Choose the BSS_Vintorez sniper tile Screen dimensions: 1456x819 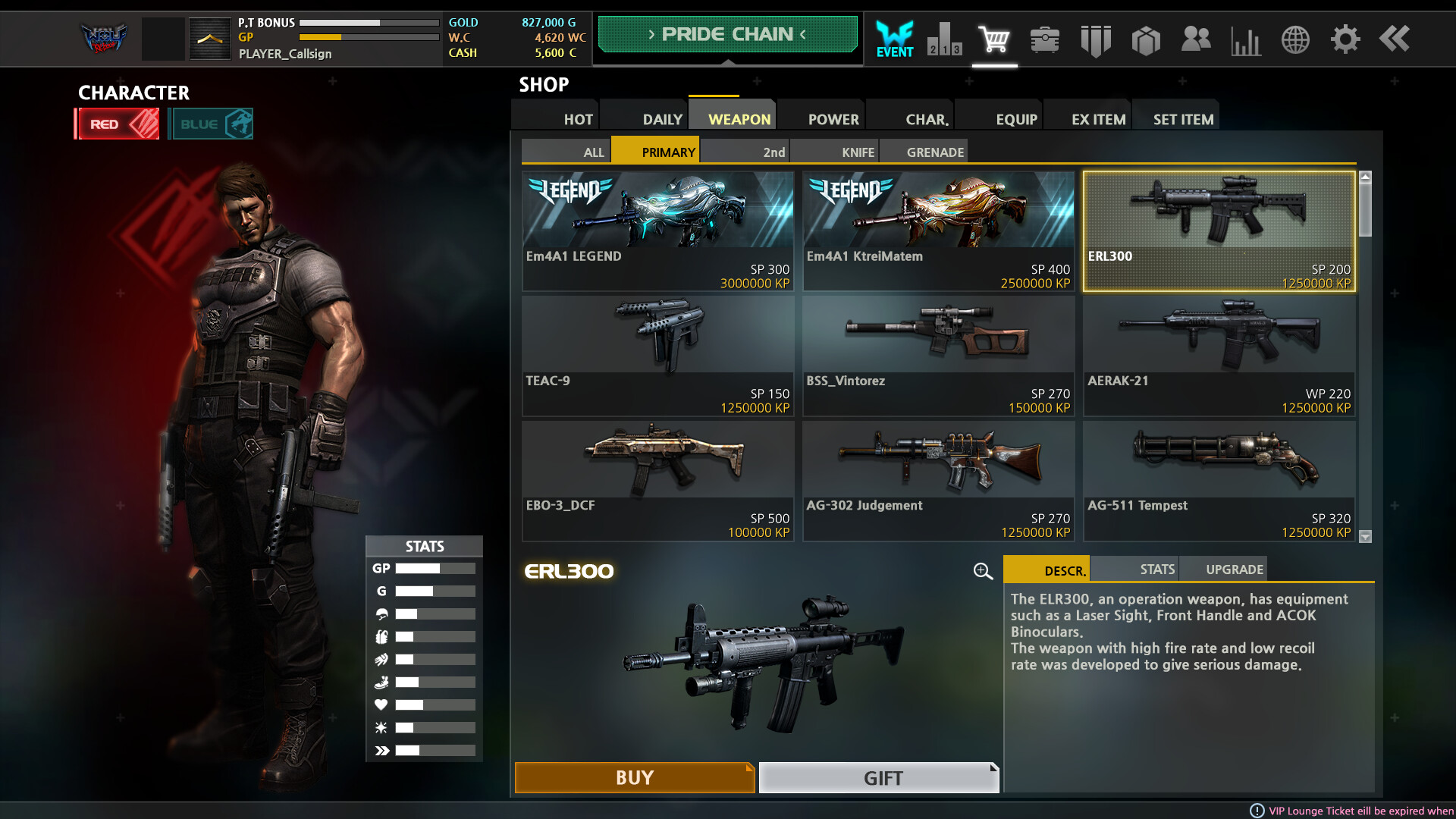click(938, 355)
